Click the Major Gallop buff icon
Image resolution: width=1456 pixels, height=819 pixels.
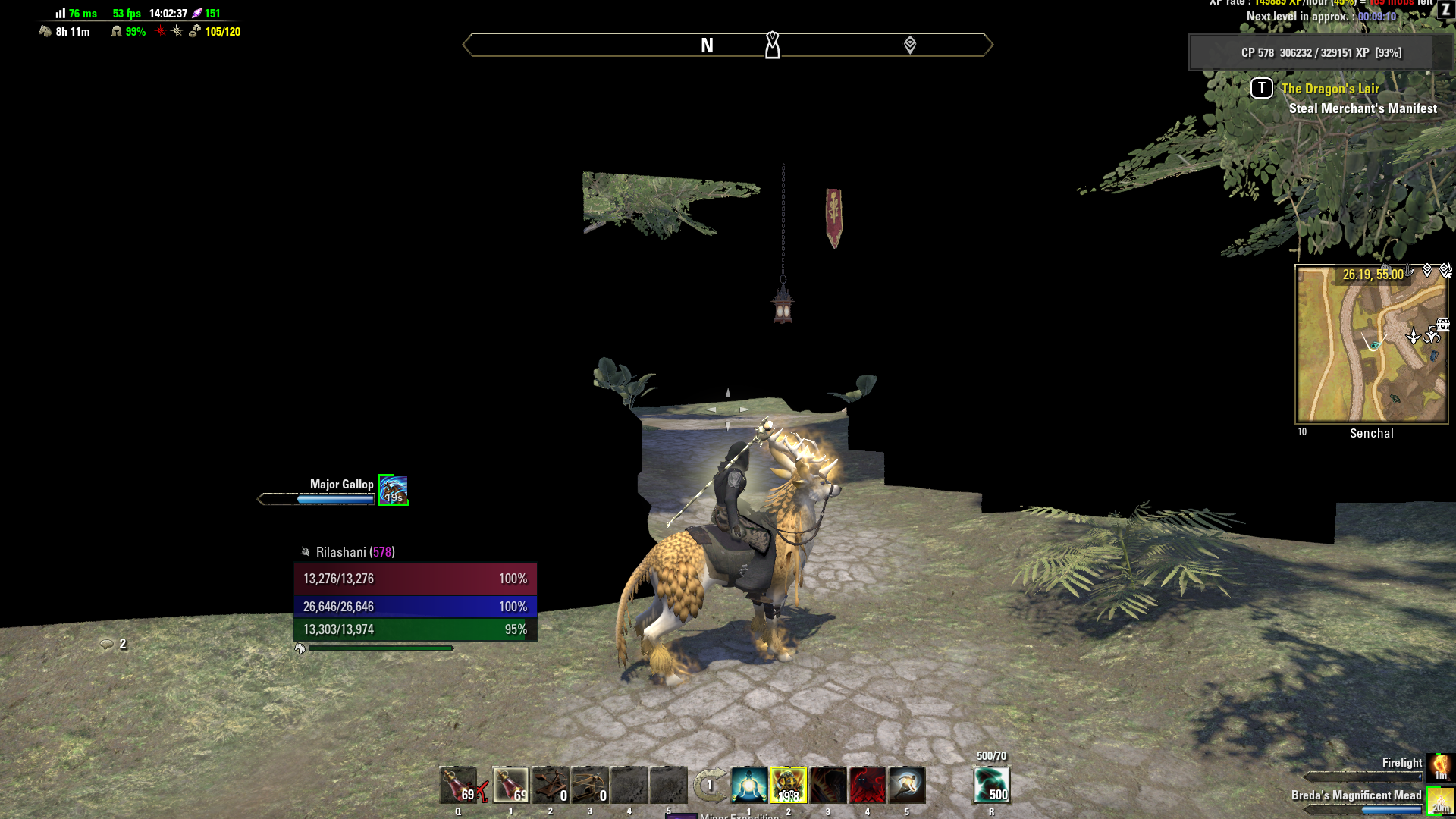[394, 491]
